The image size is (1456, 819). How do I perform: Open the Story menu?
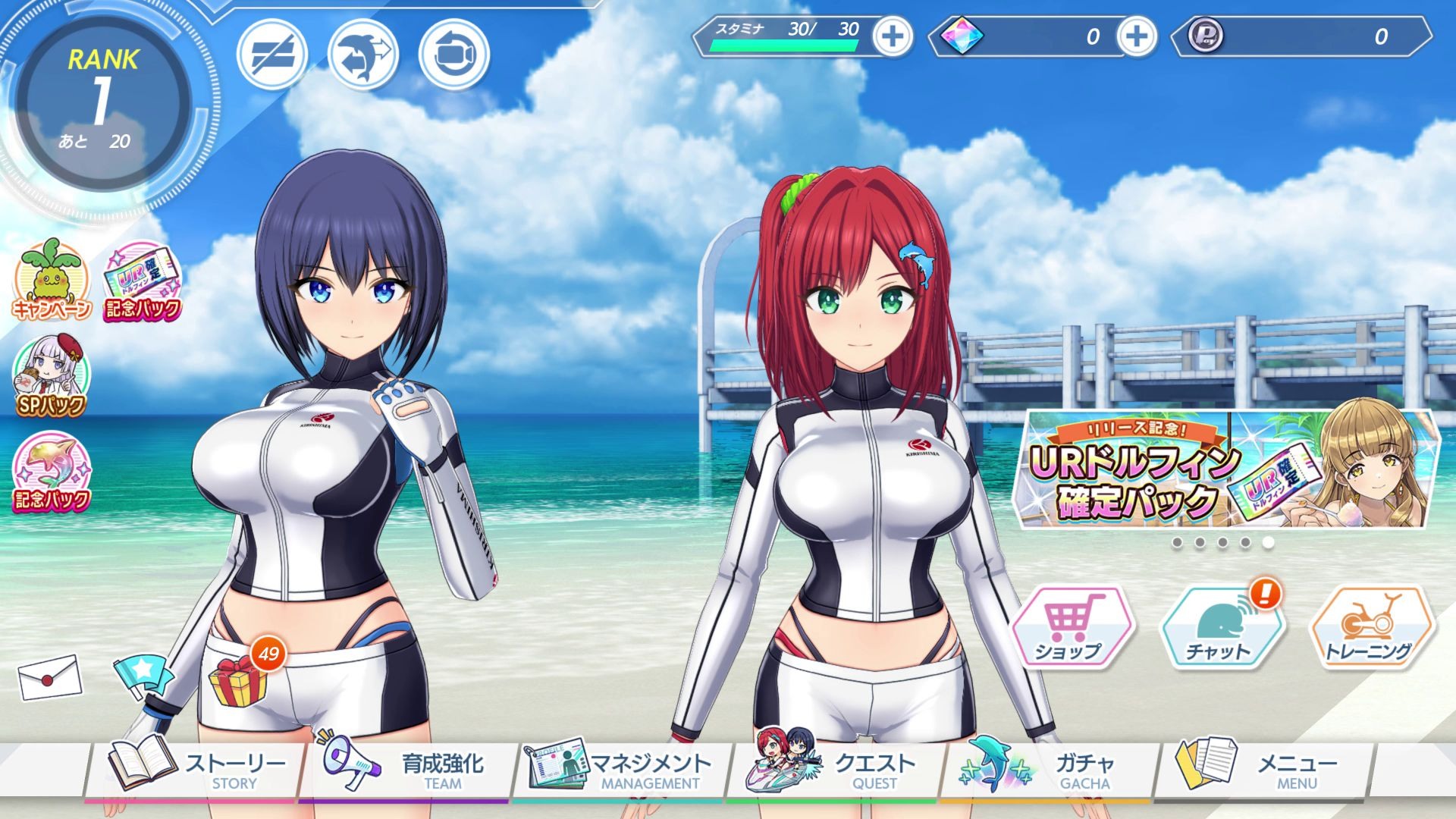tap(199, 770)
